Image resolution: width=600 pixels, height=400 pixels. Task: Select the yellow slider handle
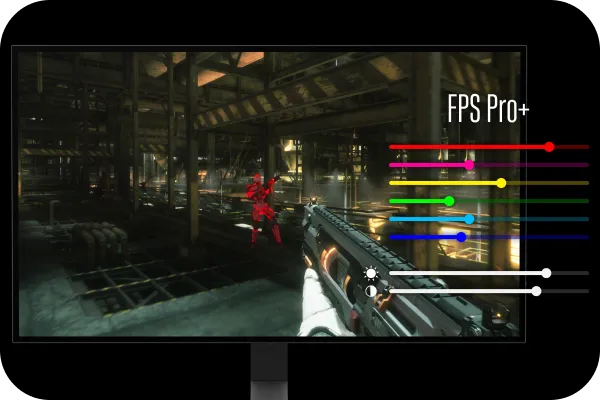[x=501, y=183]
